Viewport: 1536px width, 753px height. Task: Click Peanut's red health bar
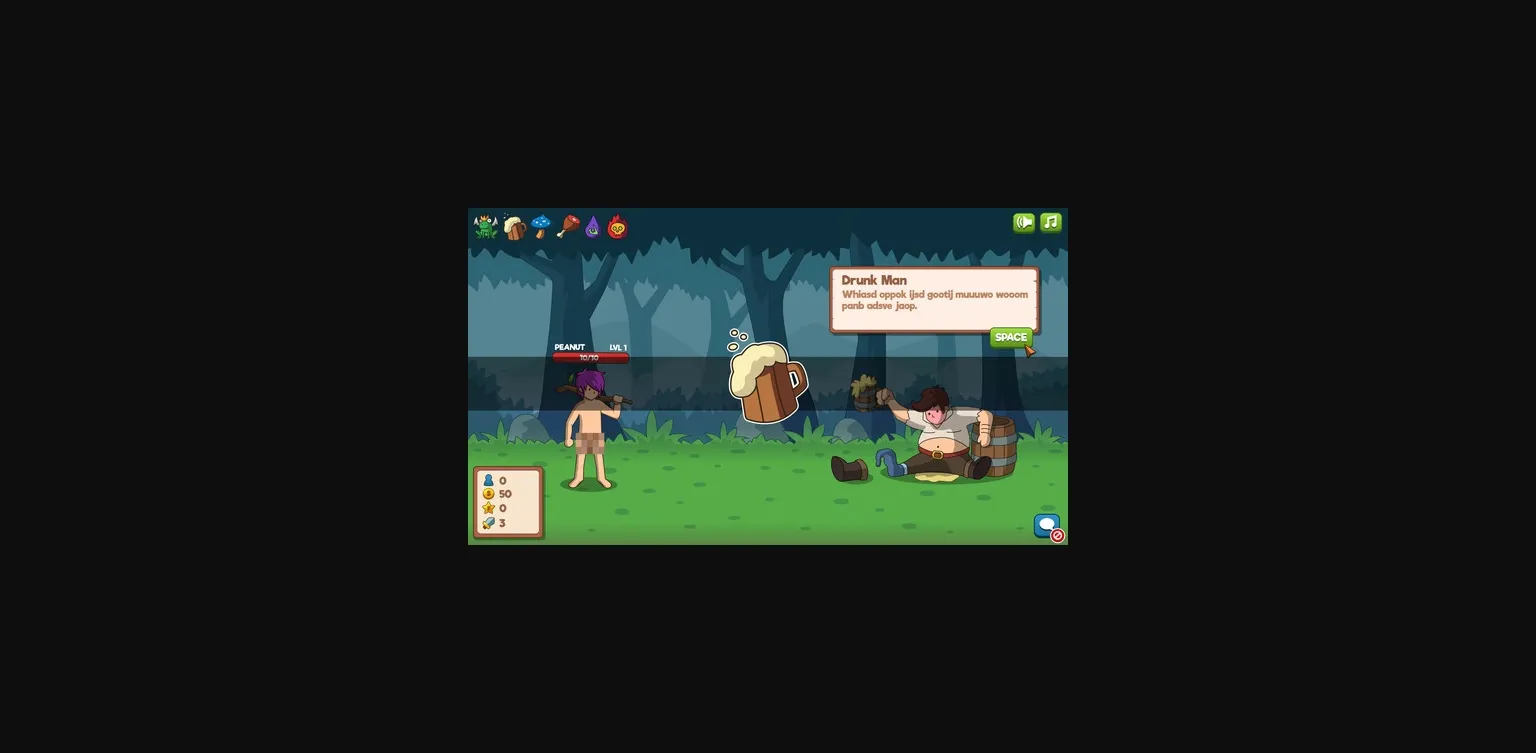(591, 356)
